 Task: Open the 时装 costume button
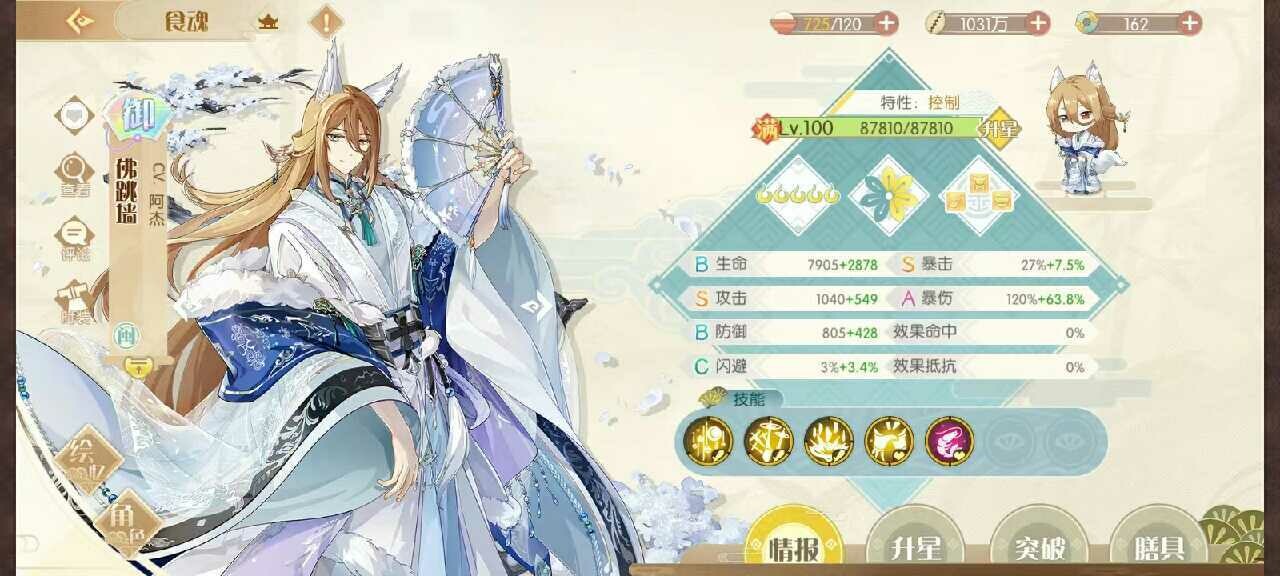tap(75, 300)
